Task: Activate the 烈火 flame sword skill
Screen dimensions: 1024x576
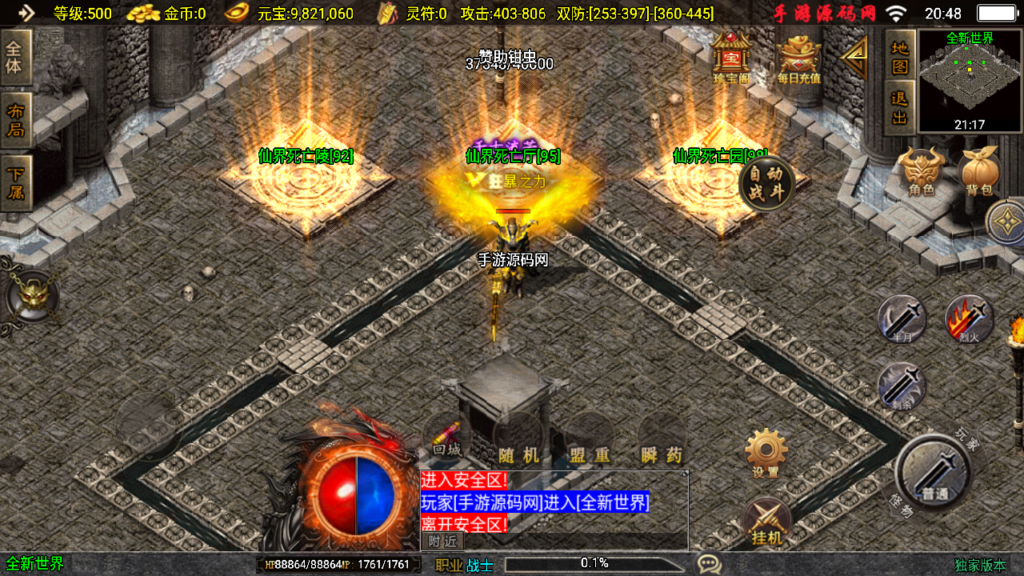Action: point(968,320)
